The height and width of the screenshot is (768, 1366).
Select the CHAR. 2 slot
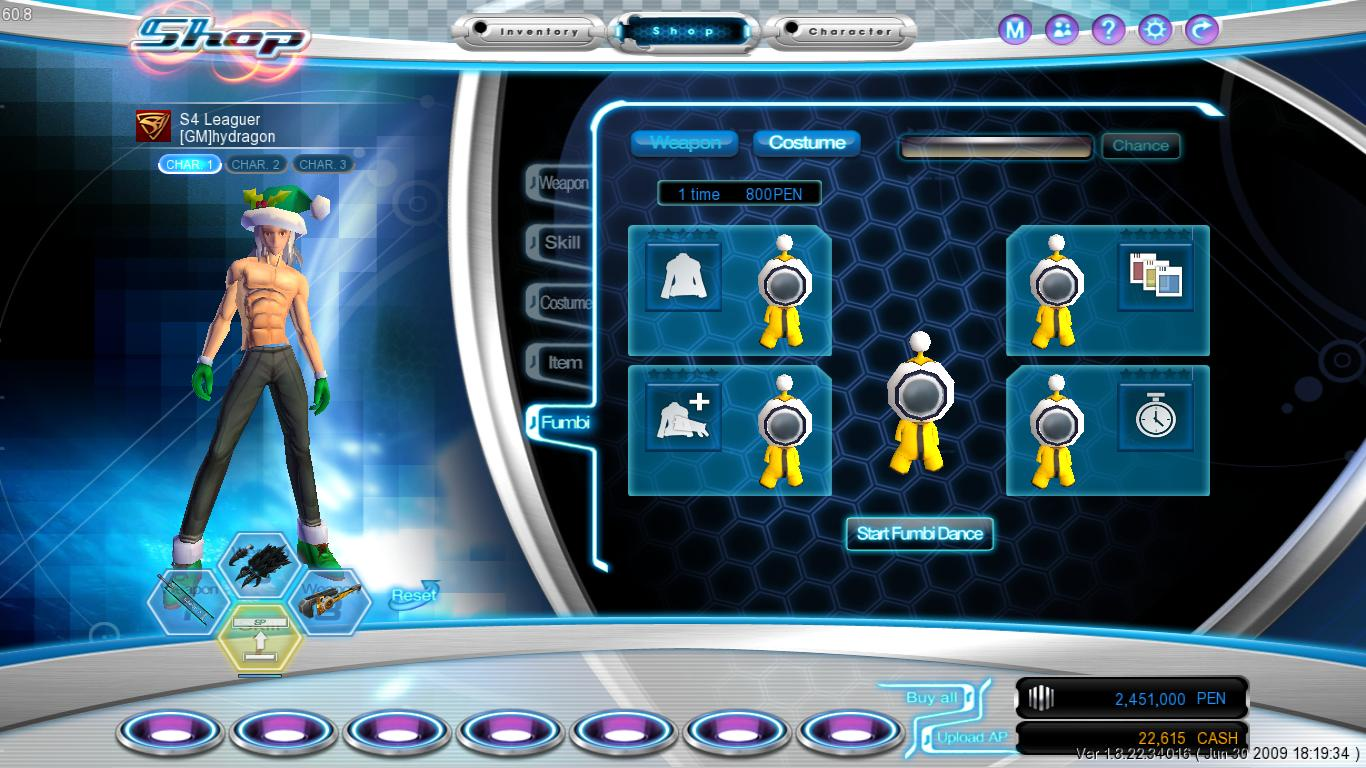click(255, 164)
